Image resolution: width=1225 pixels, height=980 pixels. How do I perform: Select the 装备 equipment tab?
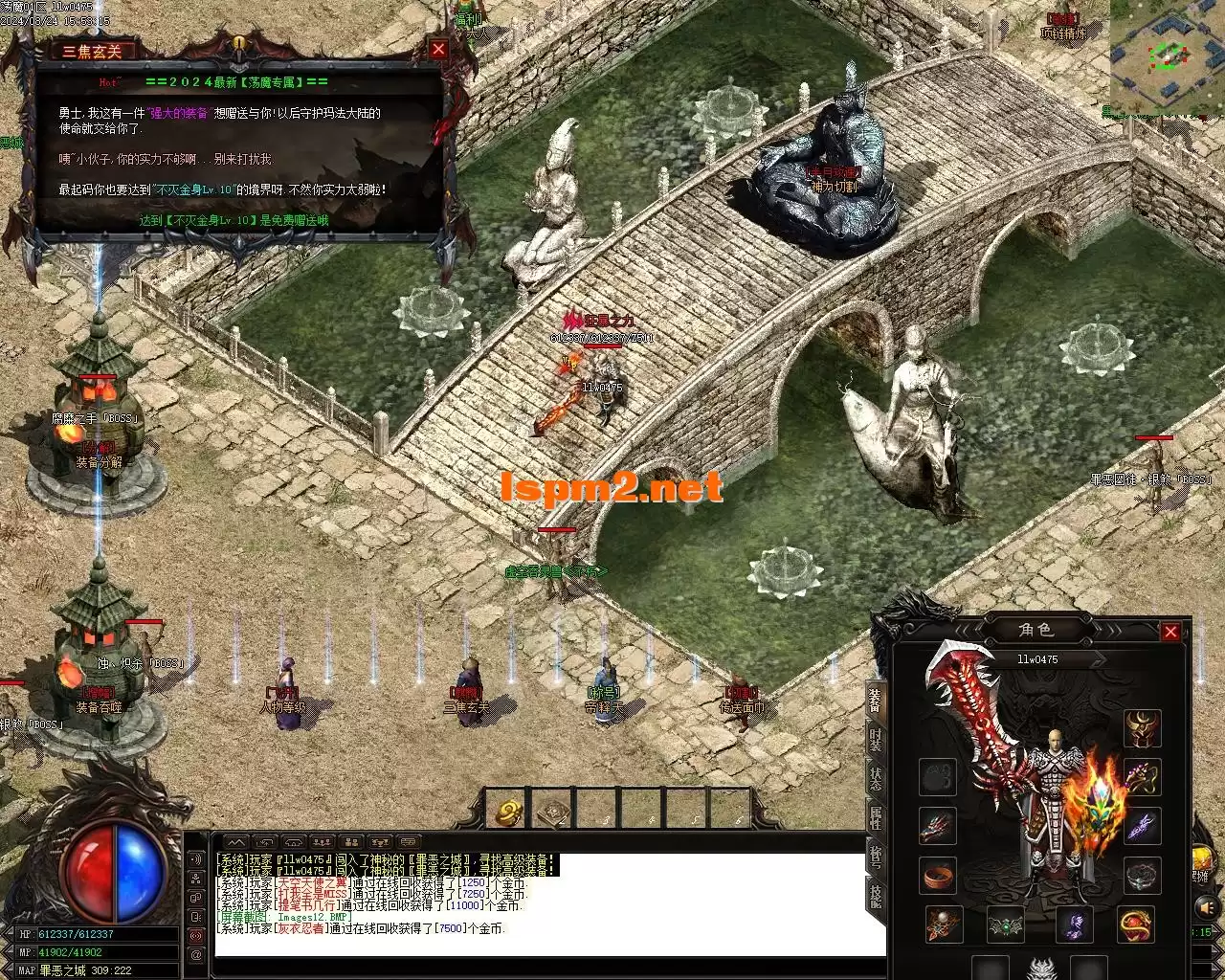[876, 700]
